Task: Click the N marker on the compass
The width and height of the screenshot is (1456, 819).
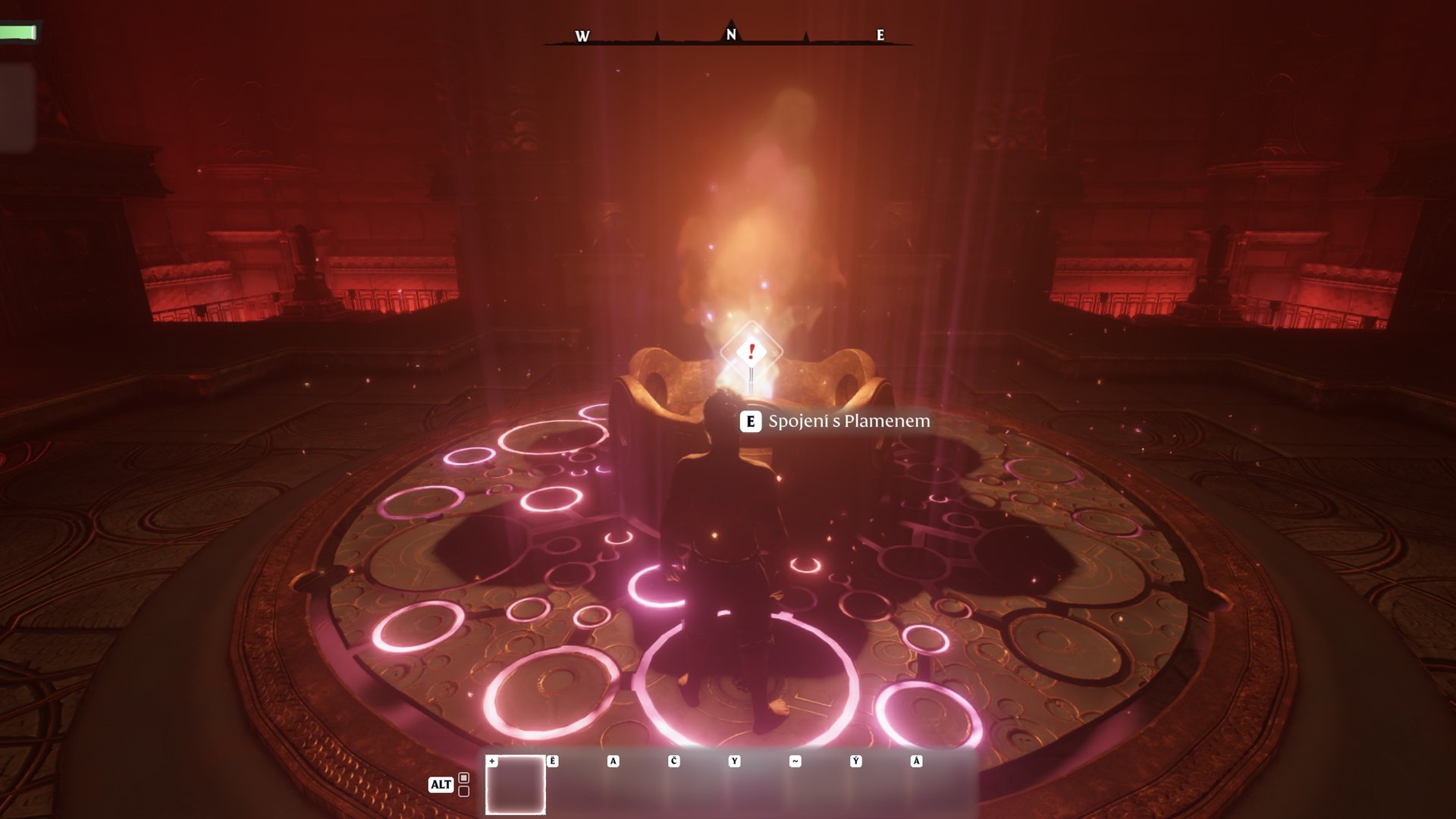Action: [730, 33]
